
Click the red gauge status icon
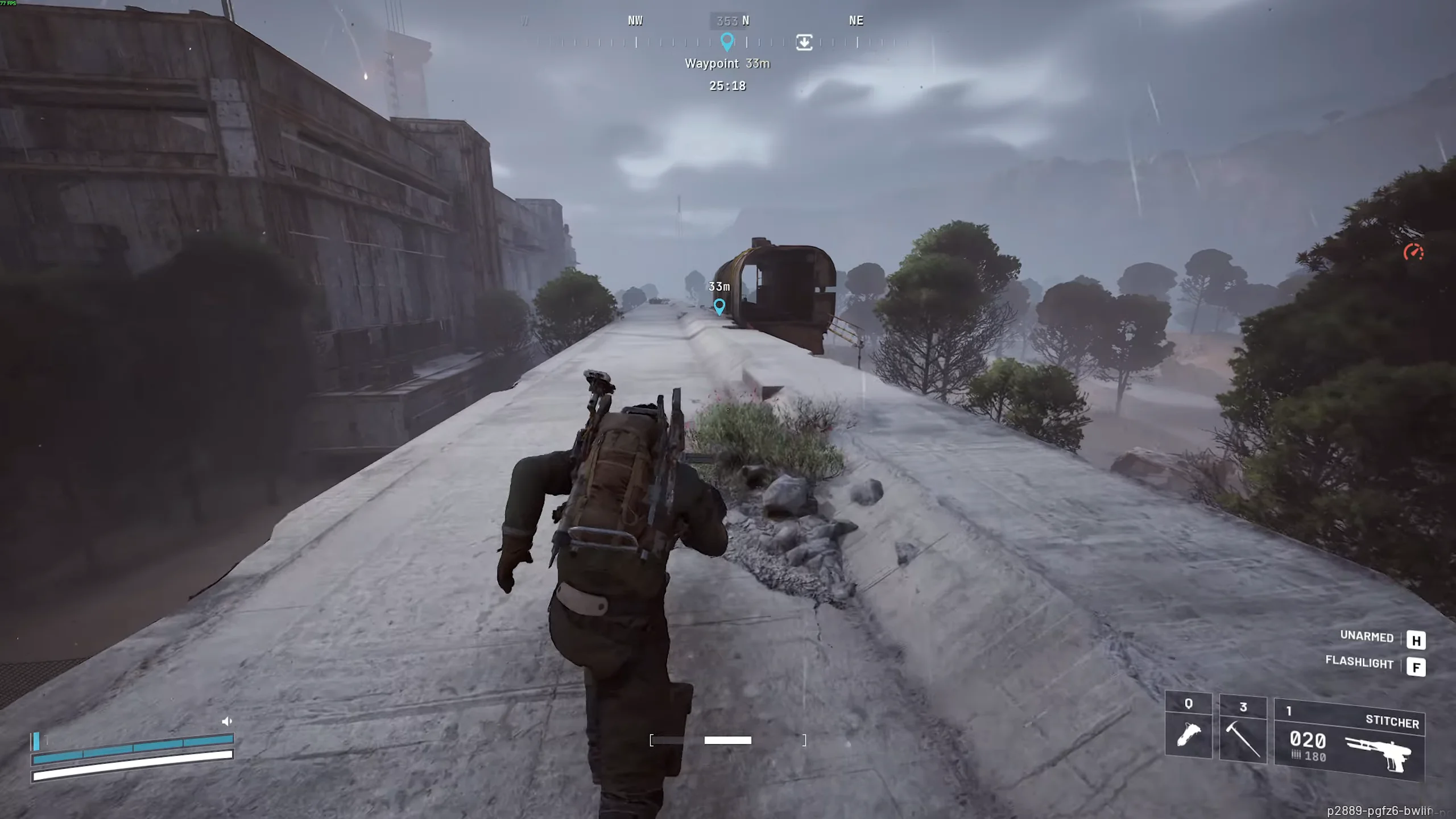click(x=1413, y=252)
